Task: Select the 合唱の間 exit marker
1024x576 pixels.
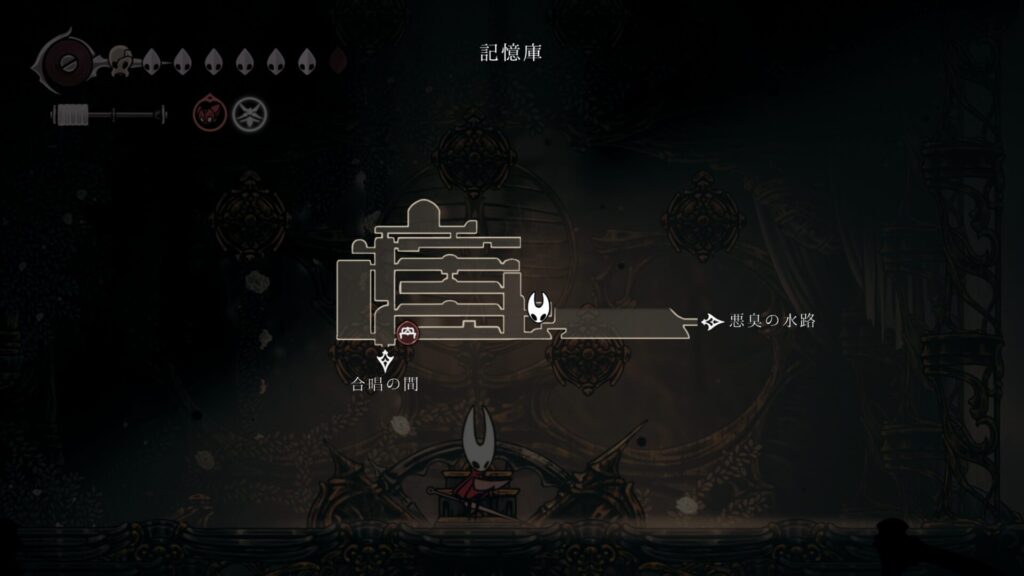Action: [x=386, y=361]
